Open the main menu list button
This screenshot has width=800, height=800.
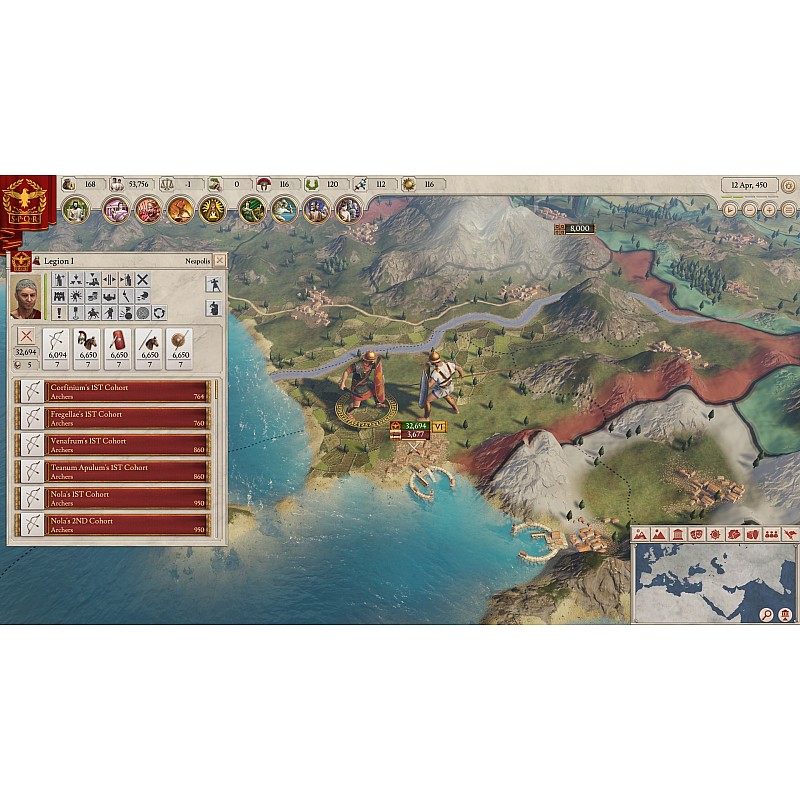[x=788, y=210]
